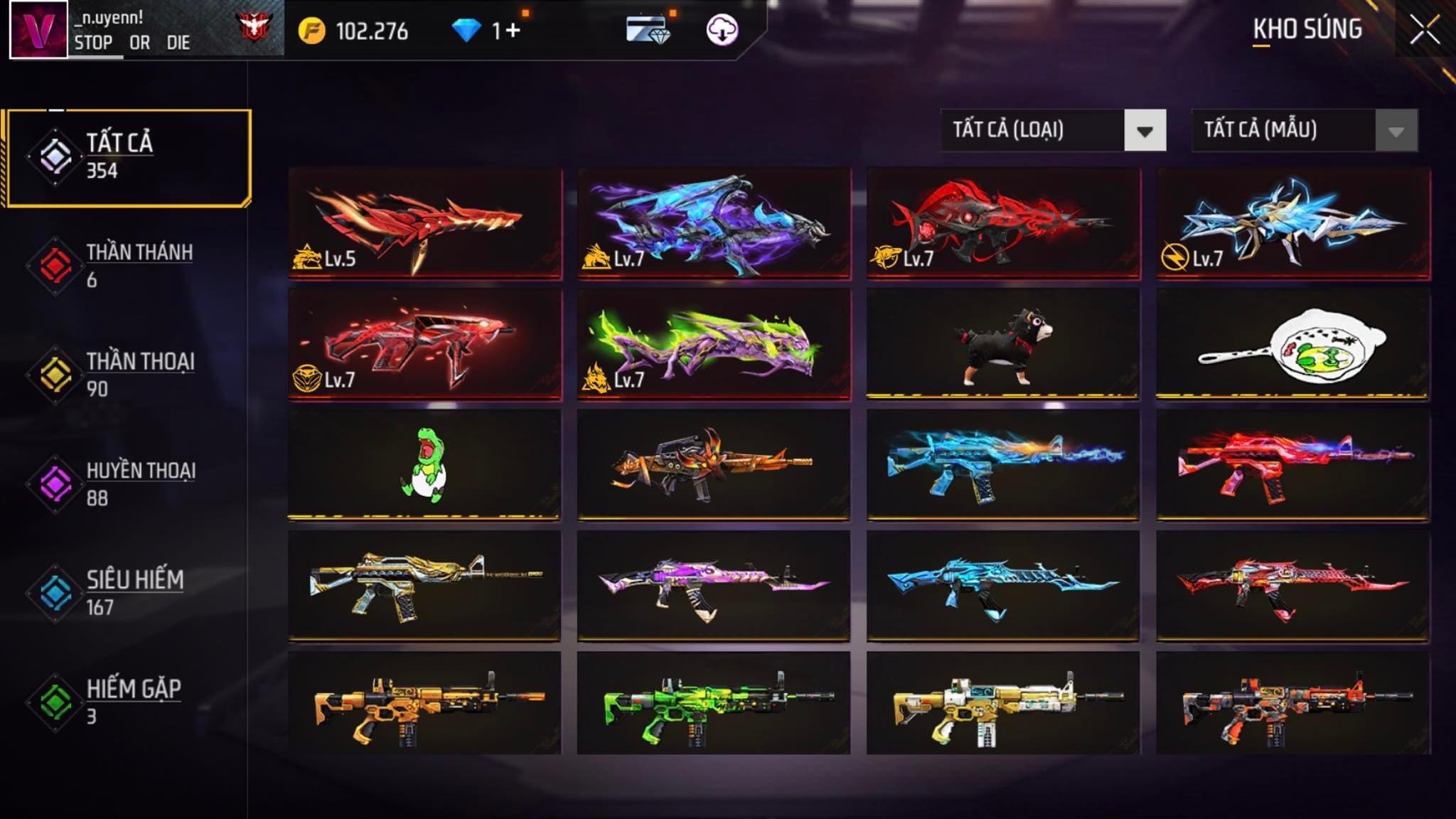Select the green dinosaur in eggshell skin
The image size is (1456, 819).
(424, 465)
